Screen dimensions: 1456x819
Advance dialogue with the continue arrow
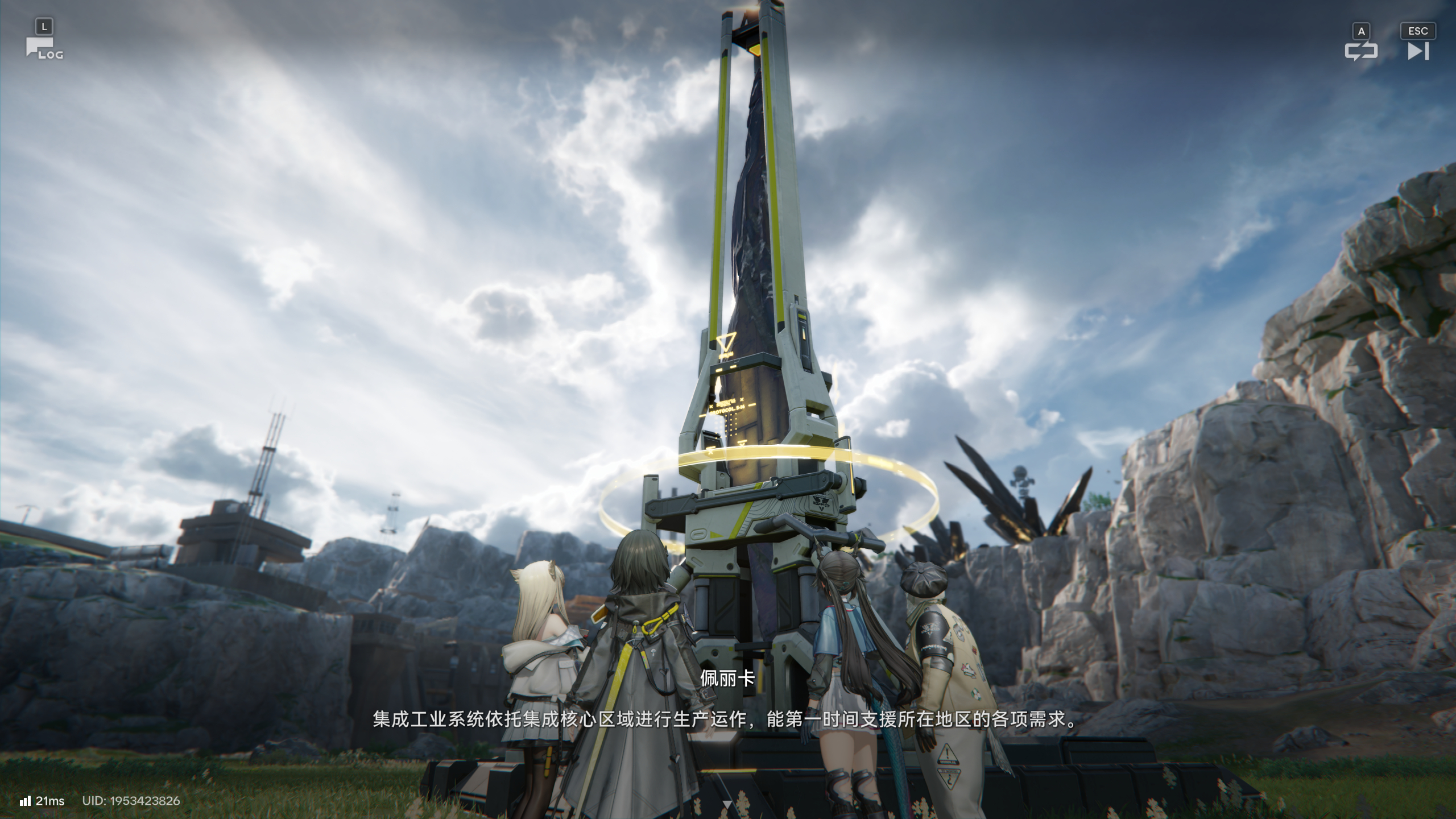pos(727,803)
